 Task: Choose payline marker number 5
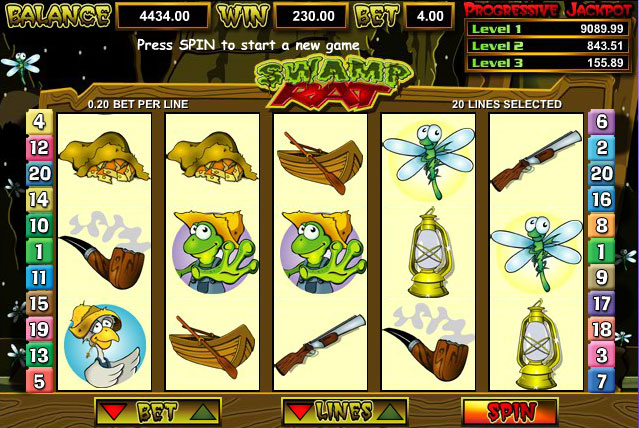pyautogui.click(x=39, y=381)
